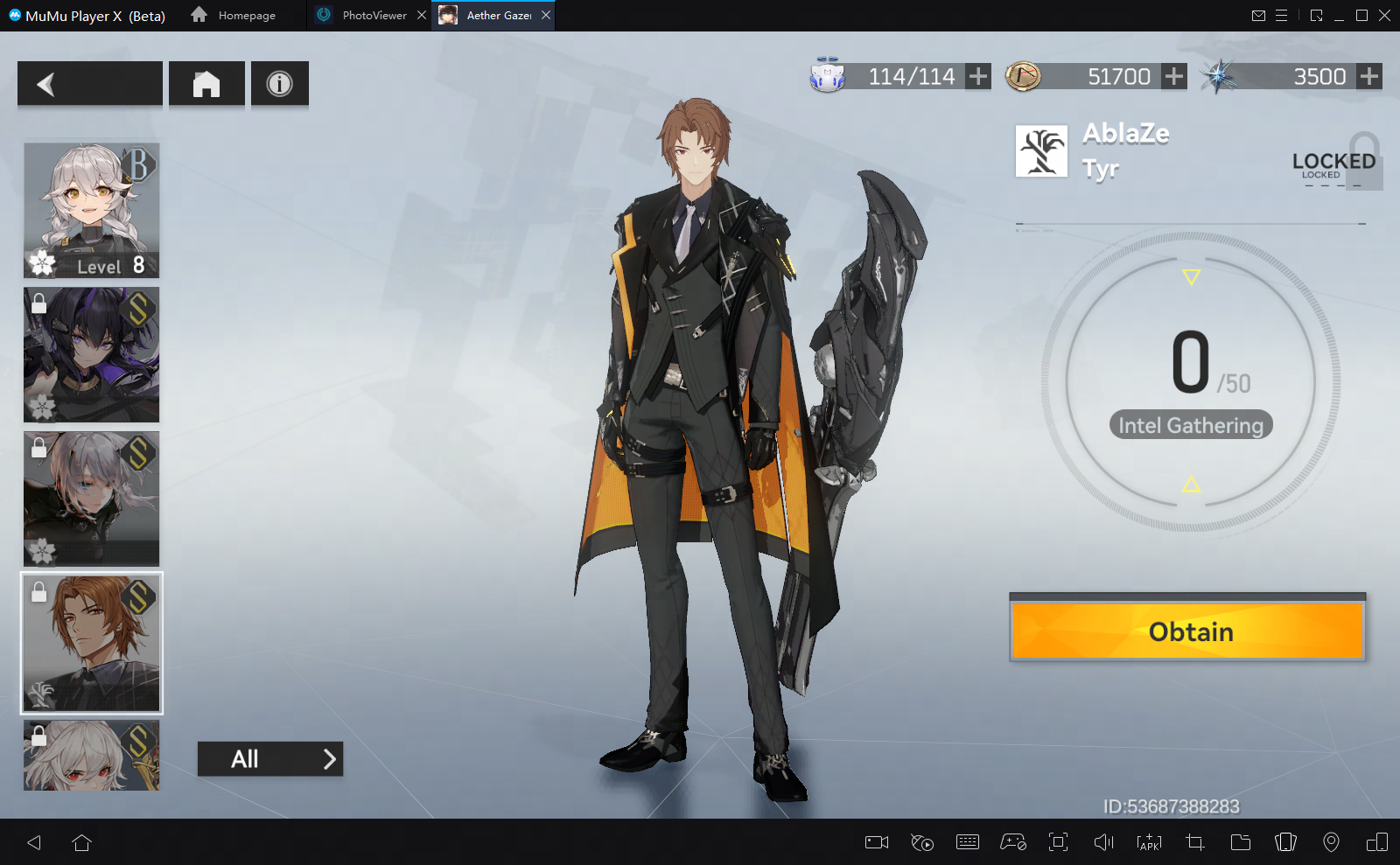
Task: Add stamina with the plus next to 114/114
Action: 978,77
